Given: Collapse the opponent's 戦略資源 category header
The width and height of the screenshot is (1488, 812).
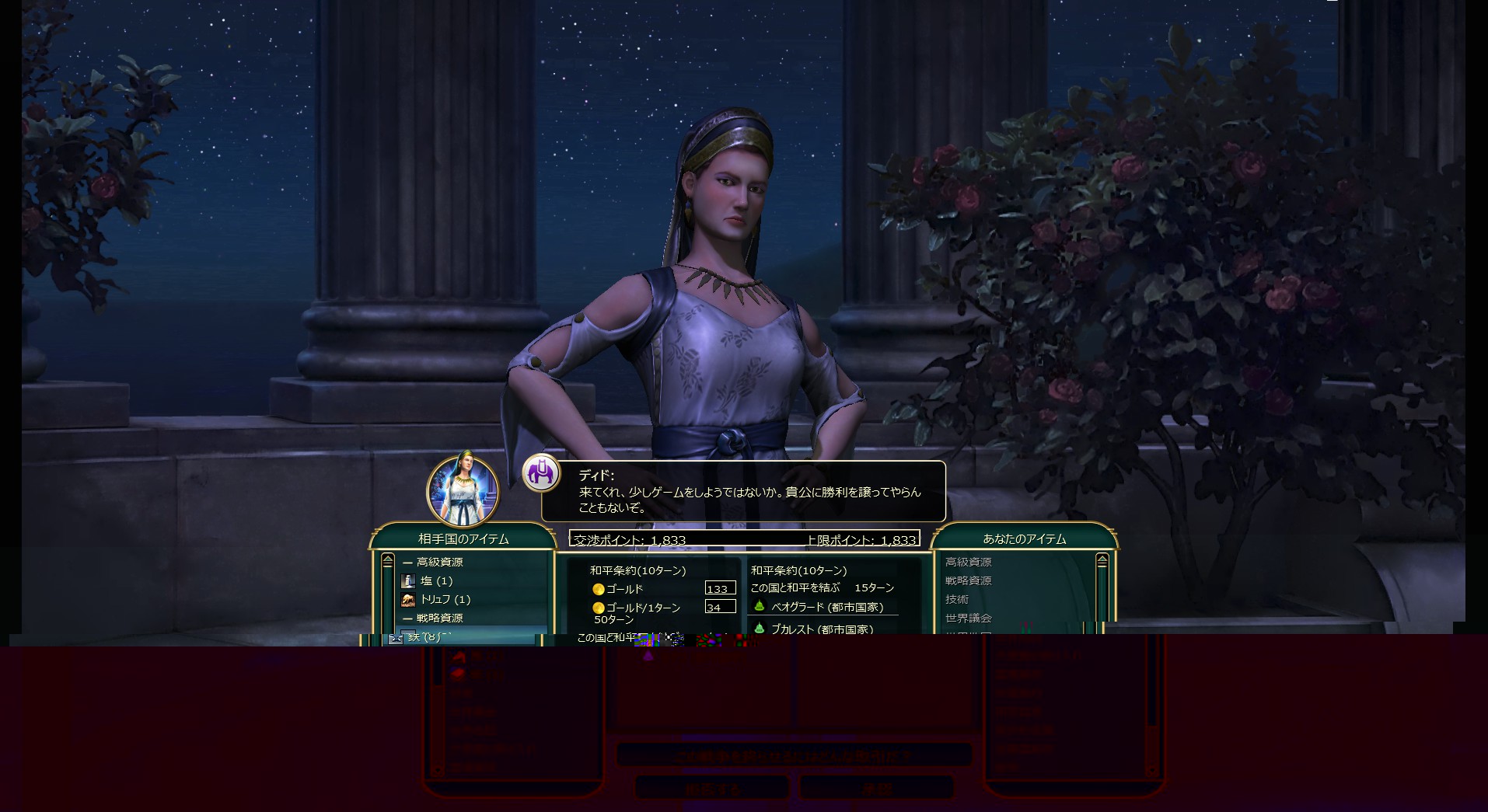Looking at the screenshot, I should point(439,619).
